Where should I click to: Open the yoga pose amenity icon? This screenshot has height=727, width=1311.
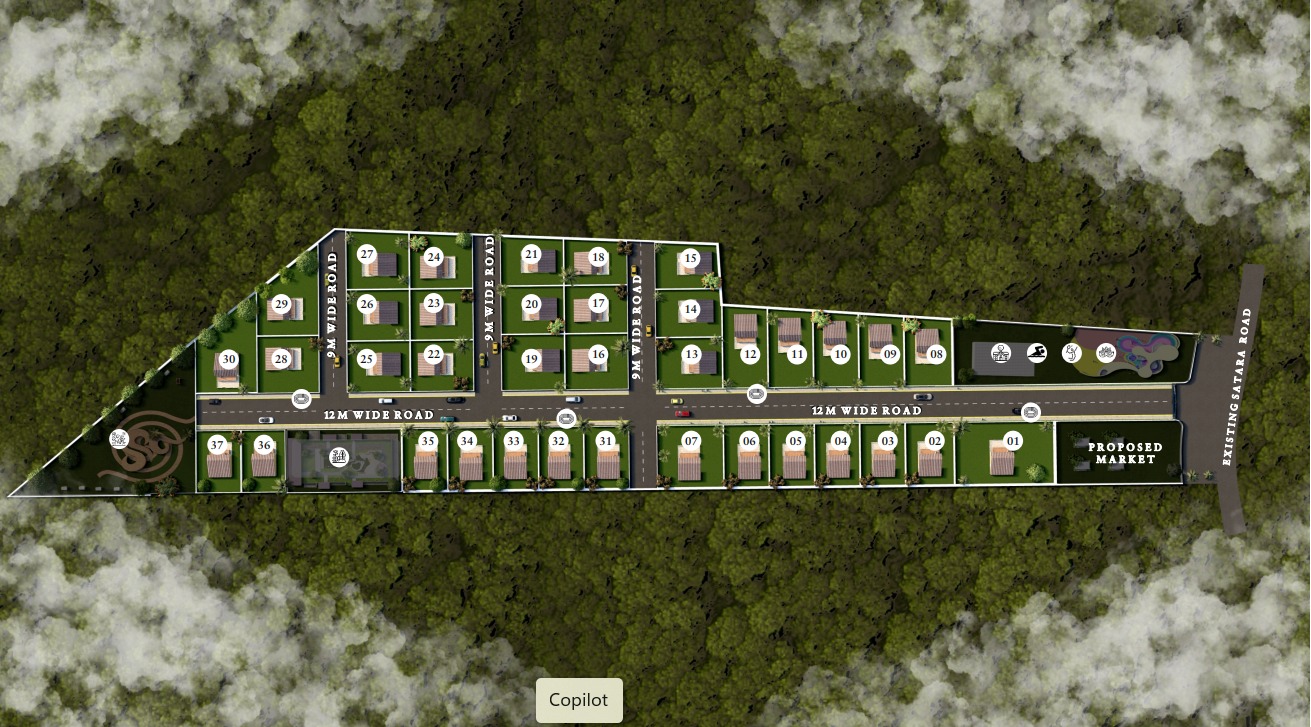coord(1071,352)
